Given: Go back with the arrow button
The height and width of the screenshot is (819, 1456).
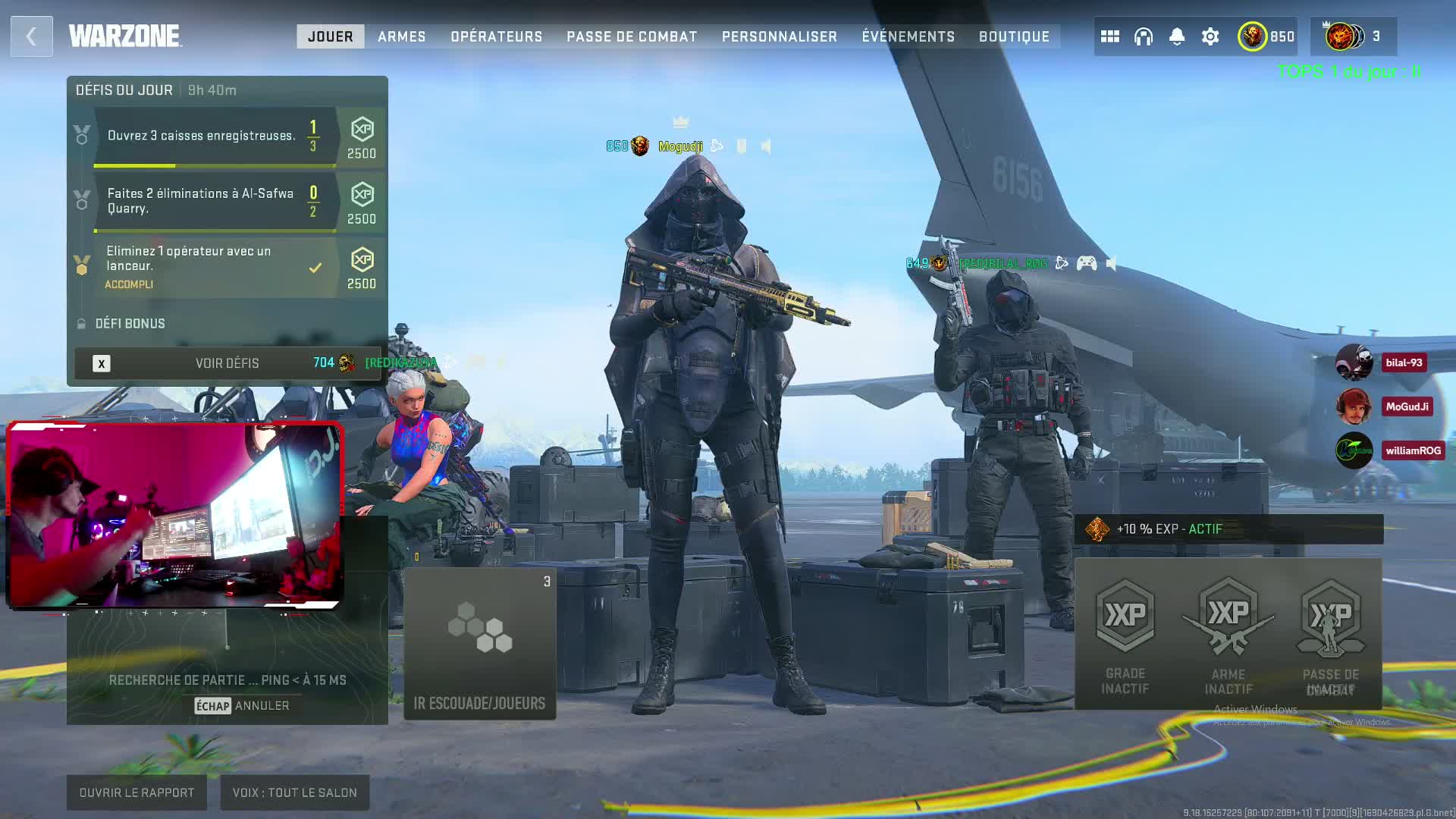Looking at the screenshot, I should click(31, 36).
